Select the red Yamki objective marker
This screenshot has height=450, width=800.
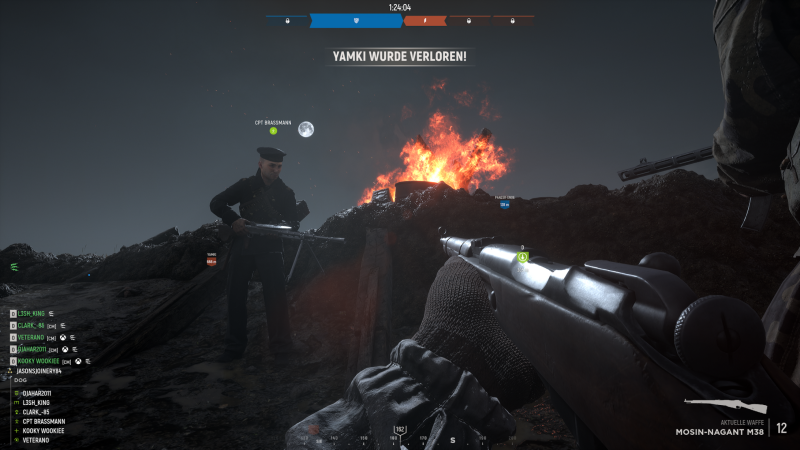click(211, 259)
